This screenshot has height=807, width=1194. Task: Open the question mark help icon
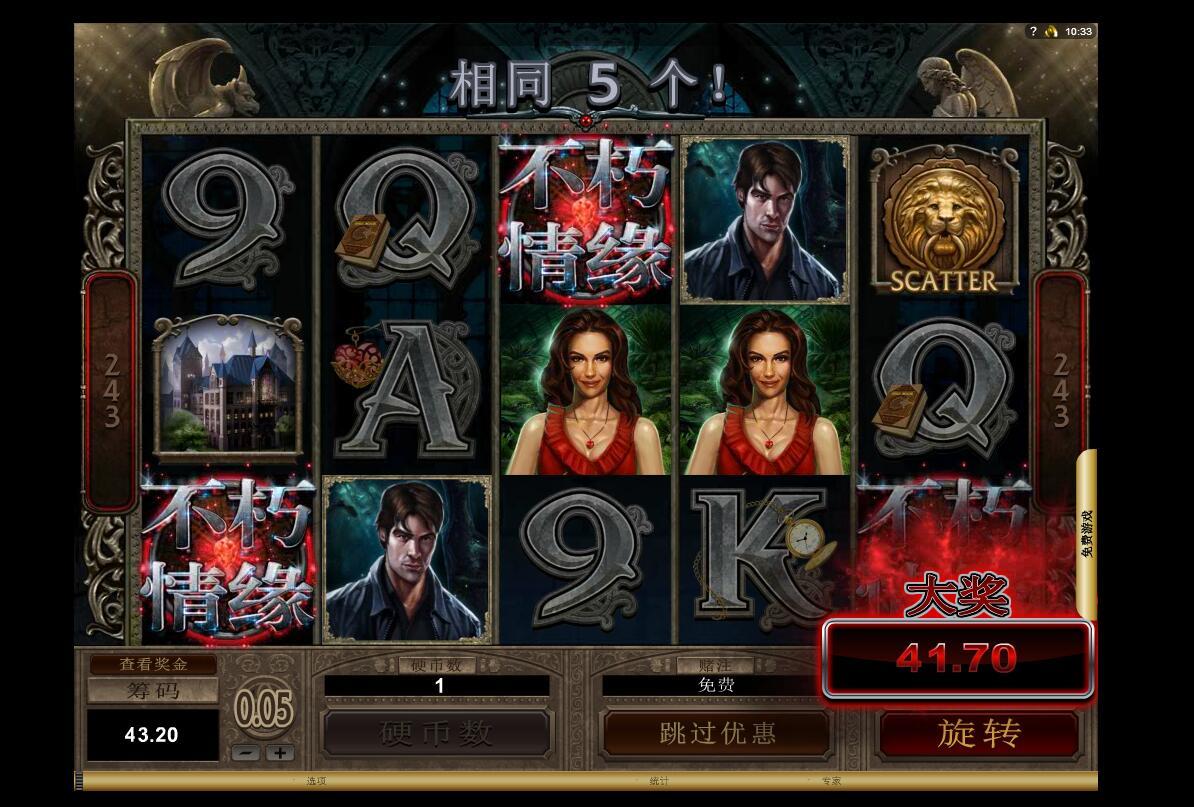pyautogui.click(x=1033, y=32)
